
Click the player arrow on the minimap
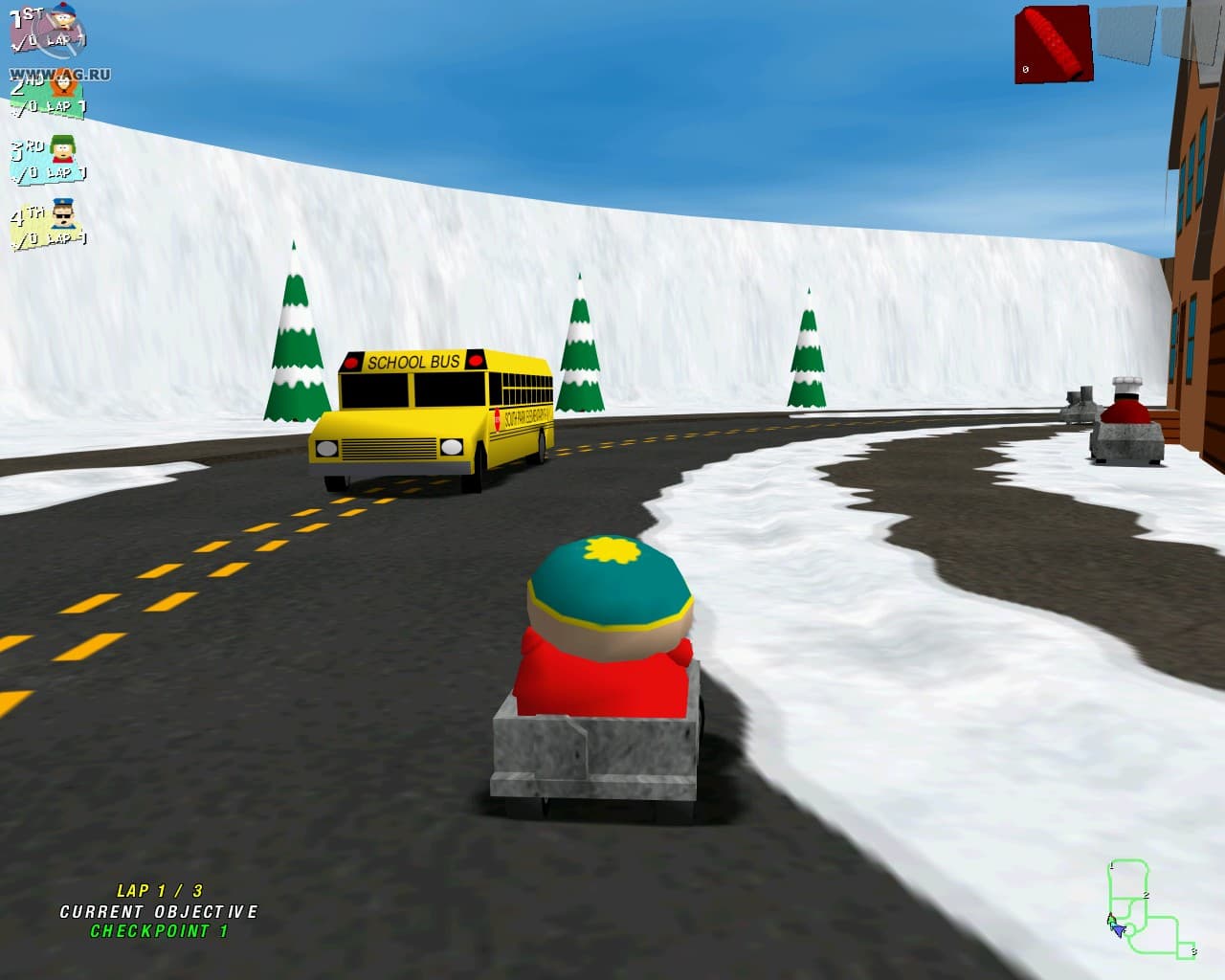tap(1118, 929)
